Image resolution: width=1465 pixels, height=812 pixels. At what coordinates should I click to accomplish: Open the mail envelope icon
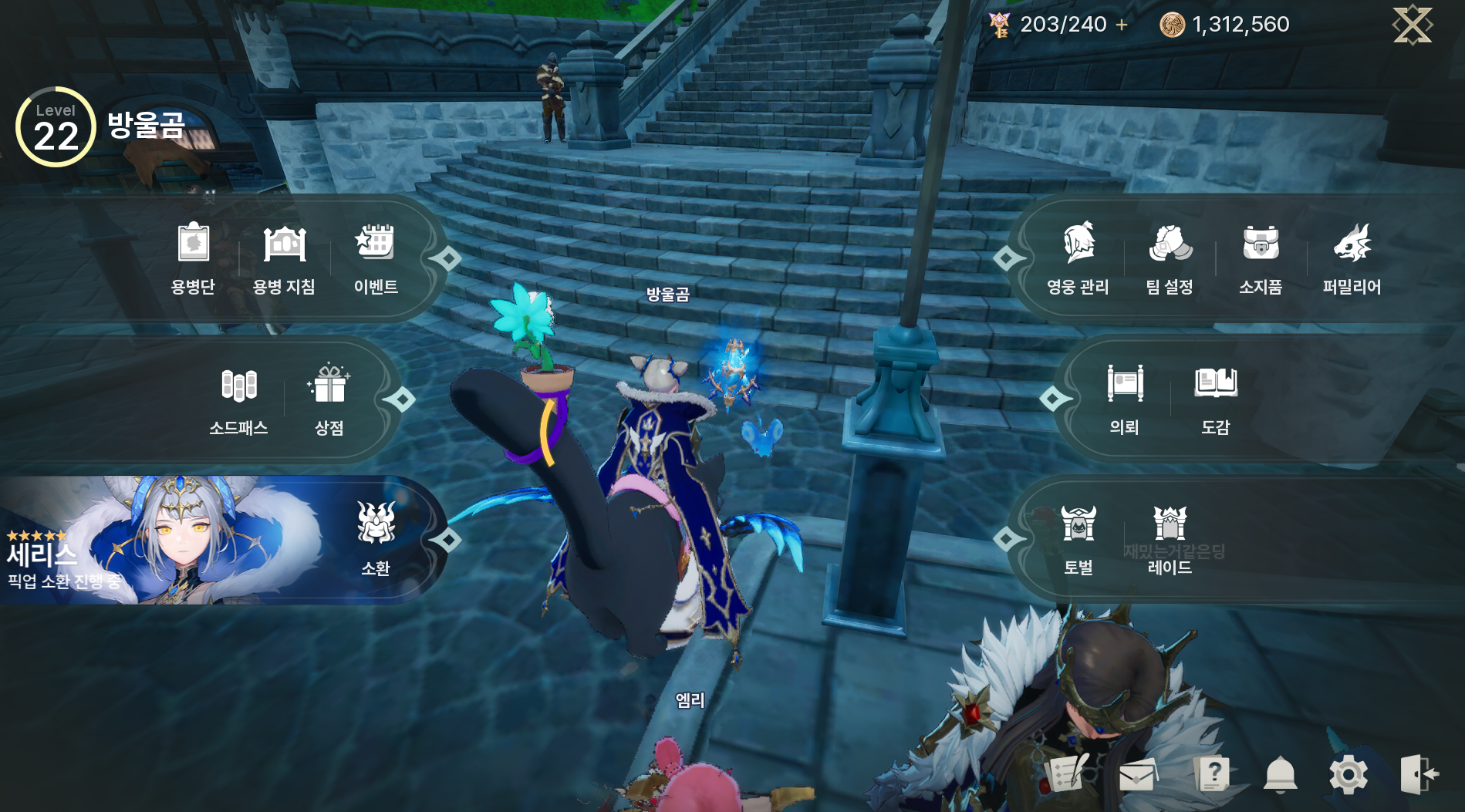[x=1137, y=774]
